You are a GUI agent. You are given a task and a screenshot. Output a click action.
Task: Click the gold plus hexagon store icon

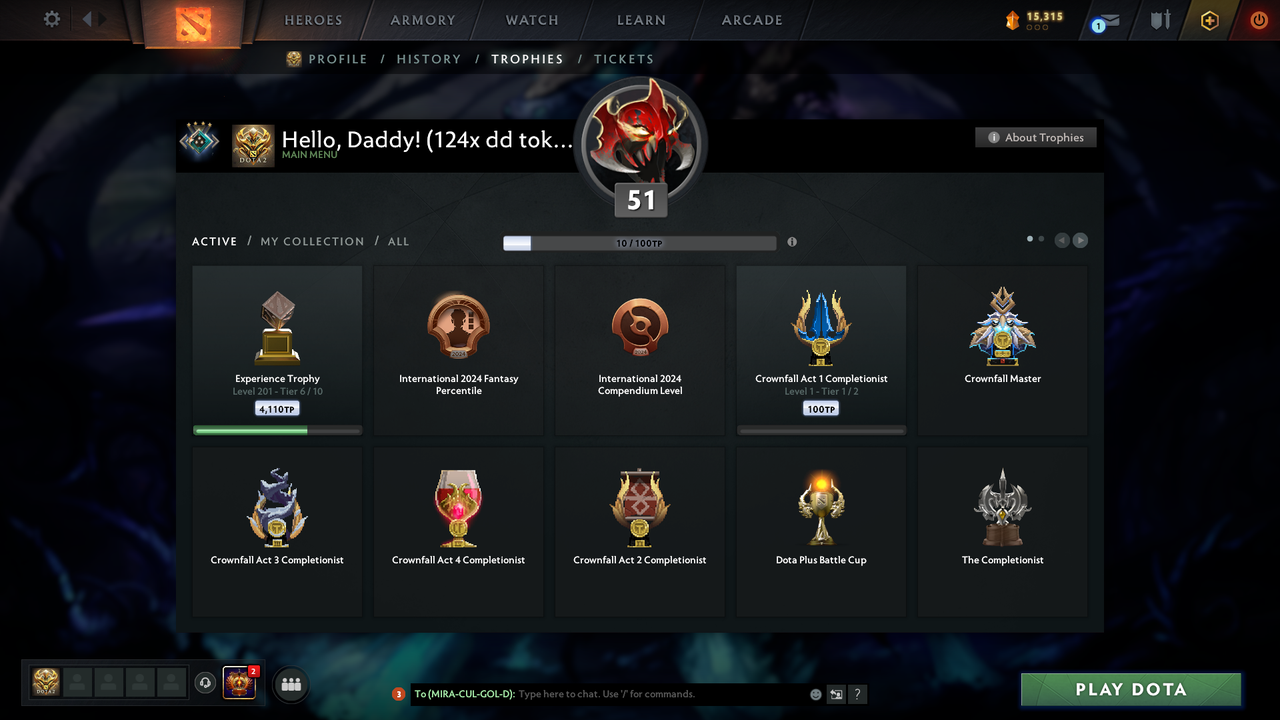pyautogui.click(x=1209, y=20)
